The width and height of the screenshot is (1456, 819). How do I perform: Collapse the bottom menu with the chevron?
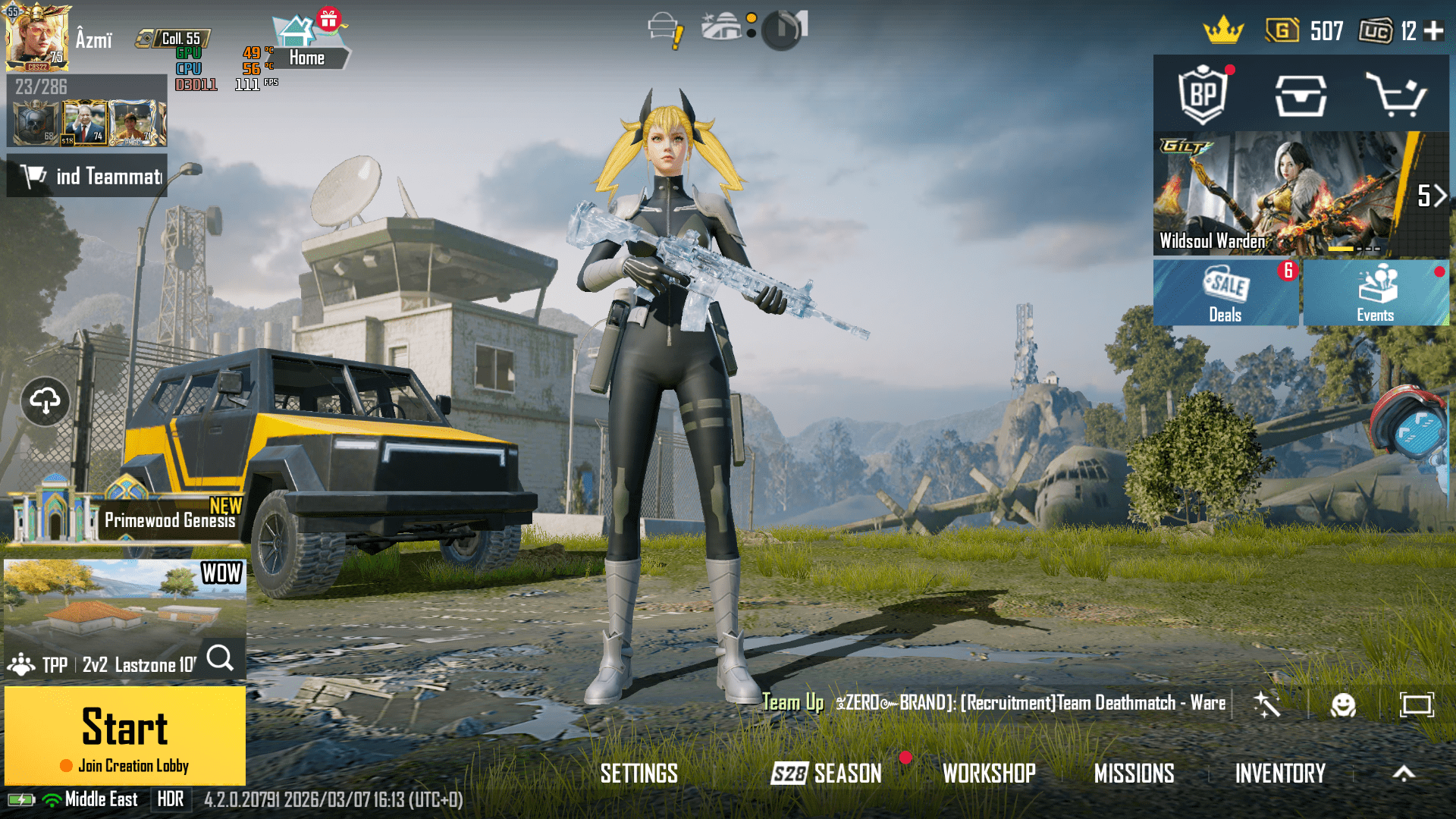1402,773
